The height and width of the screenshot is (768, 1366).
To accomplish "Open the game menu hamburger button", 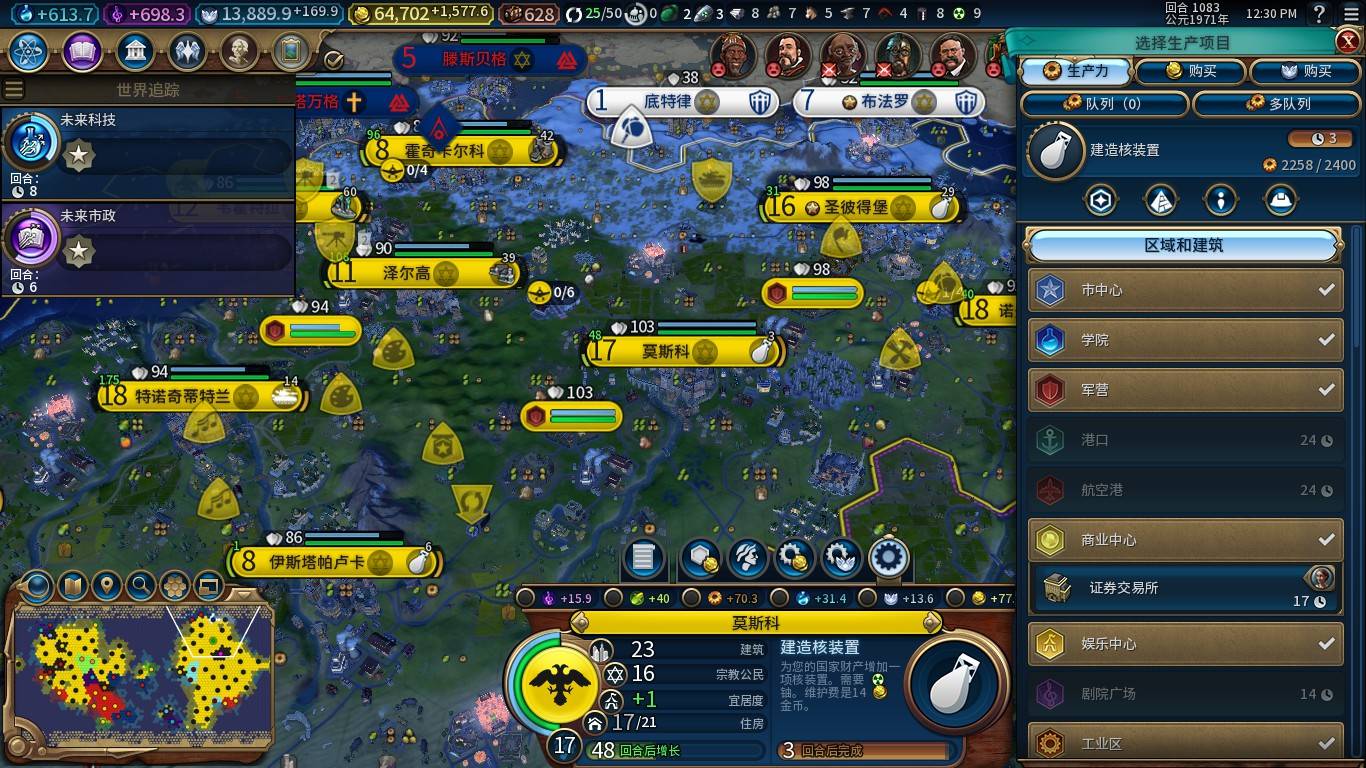I will point(1350,14).
